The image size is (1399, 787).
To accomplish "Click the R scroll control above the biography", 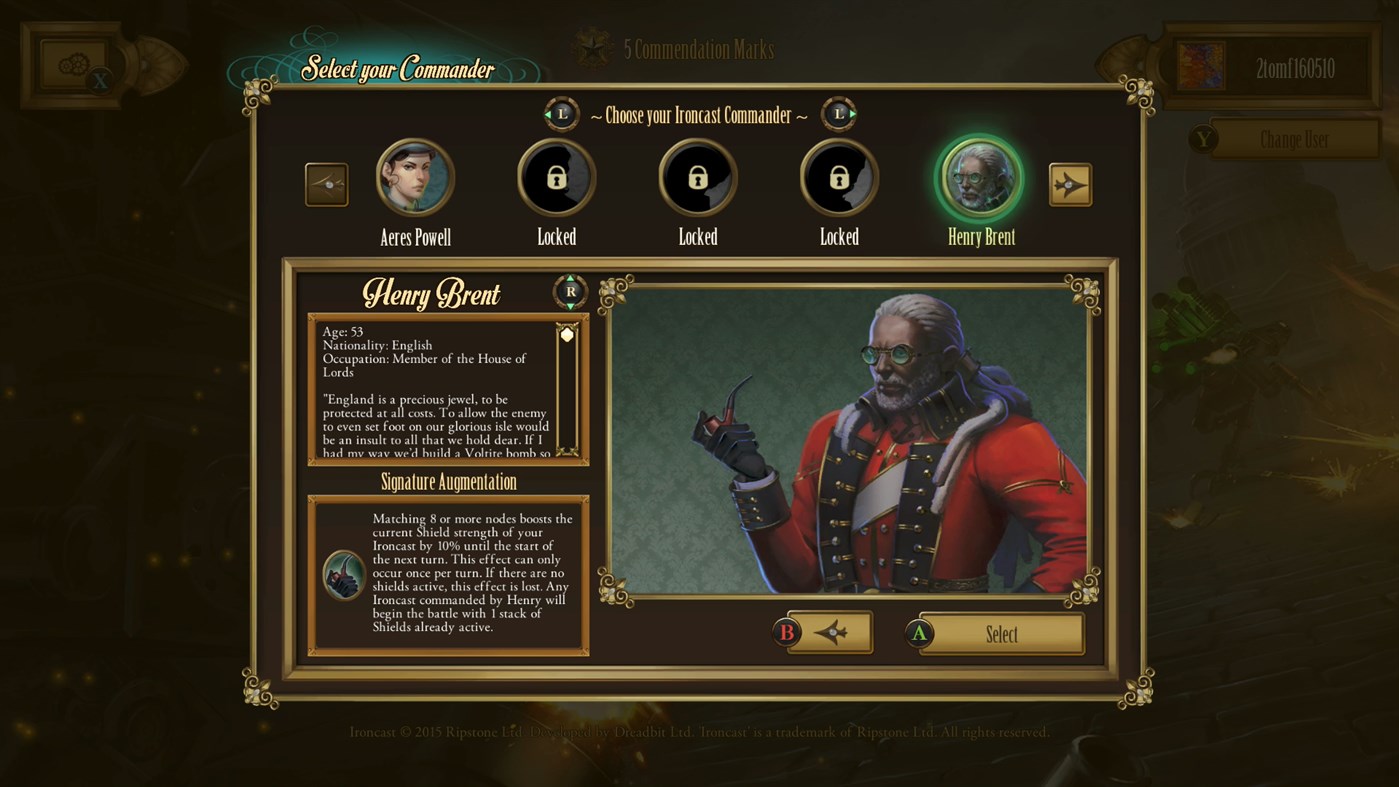I will point(569,292).
